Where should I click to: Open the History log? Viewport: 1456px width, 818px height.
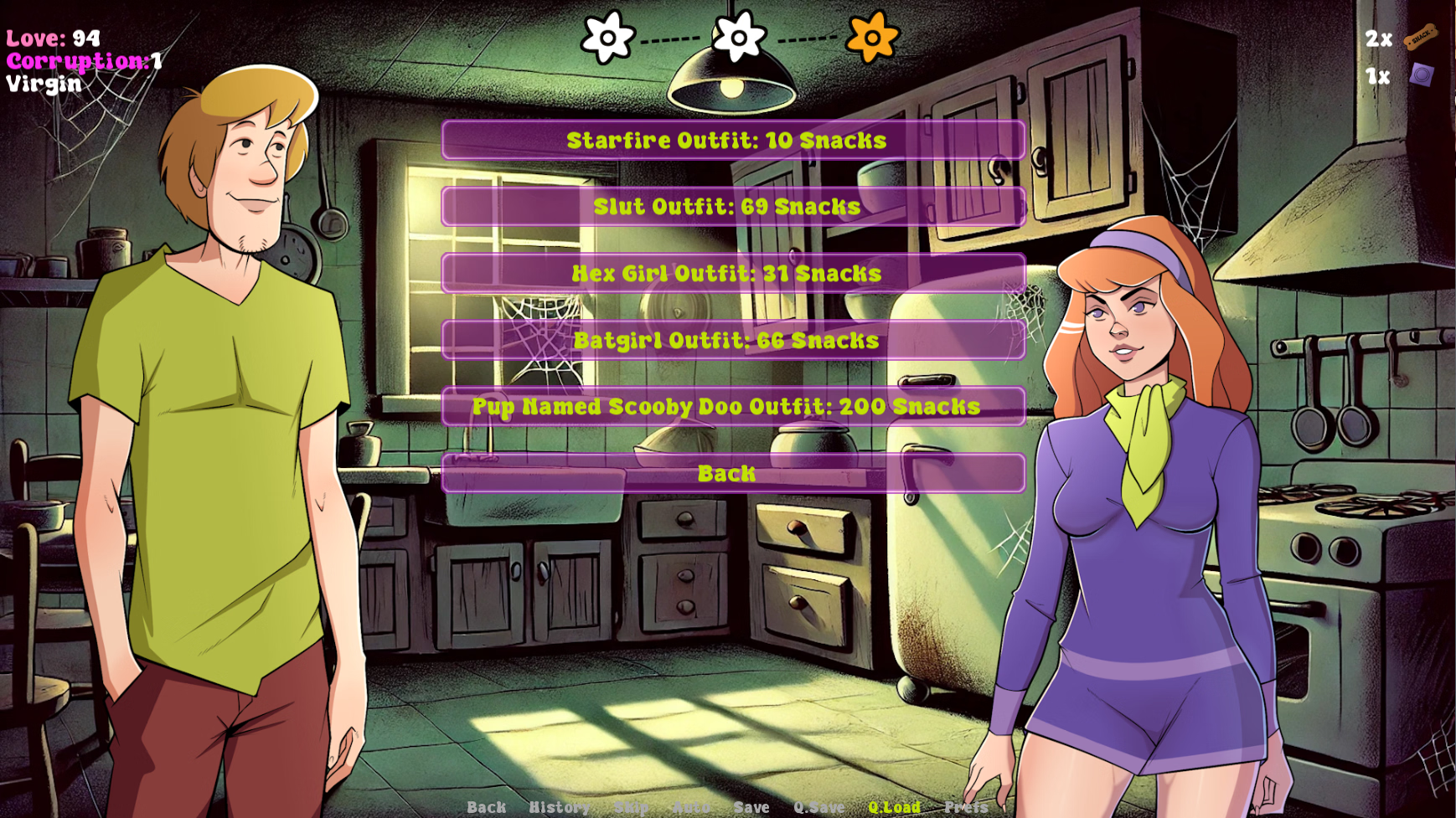tap(559, 807)
